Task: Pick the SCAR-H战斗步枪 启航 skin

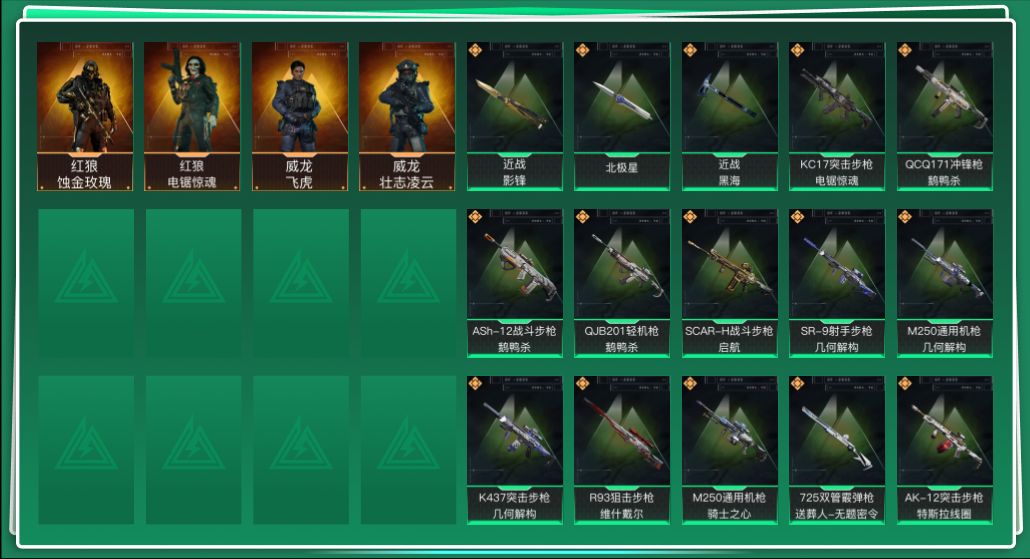Action: point(729,282)
